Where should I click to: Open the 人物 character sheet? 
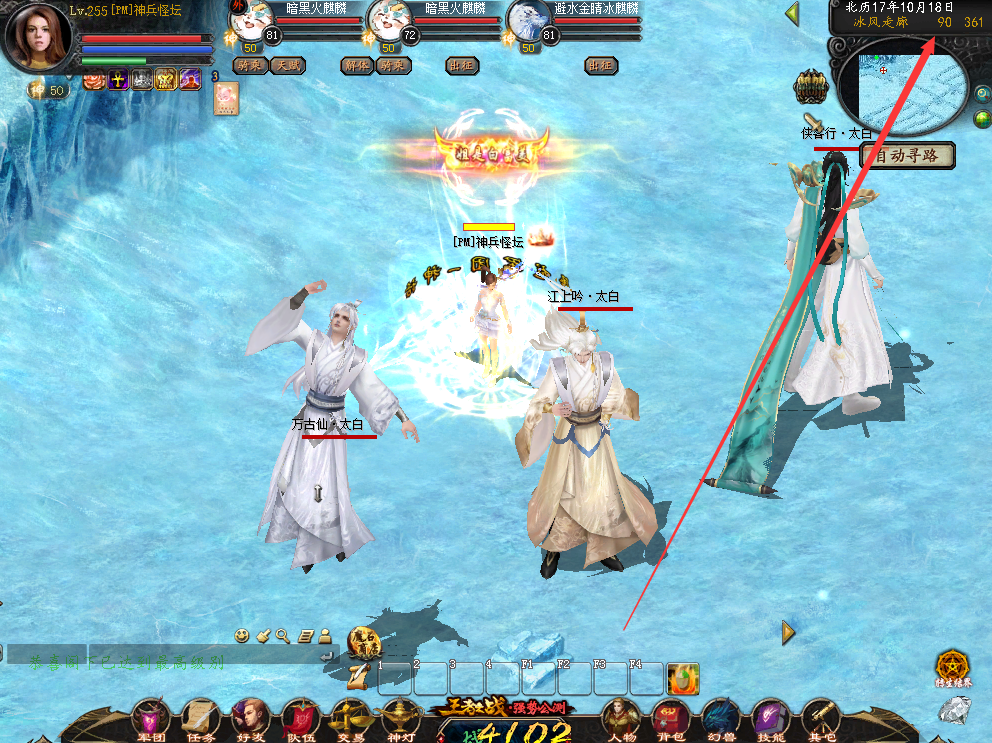[x=620, y=717]
